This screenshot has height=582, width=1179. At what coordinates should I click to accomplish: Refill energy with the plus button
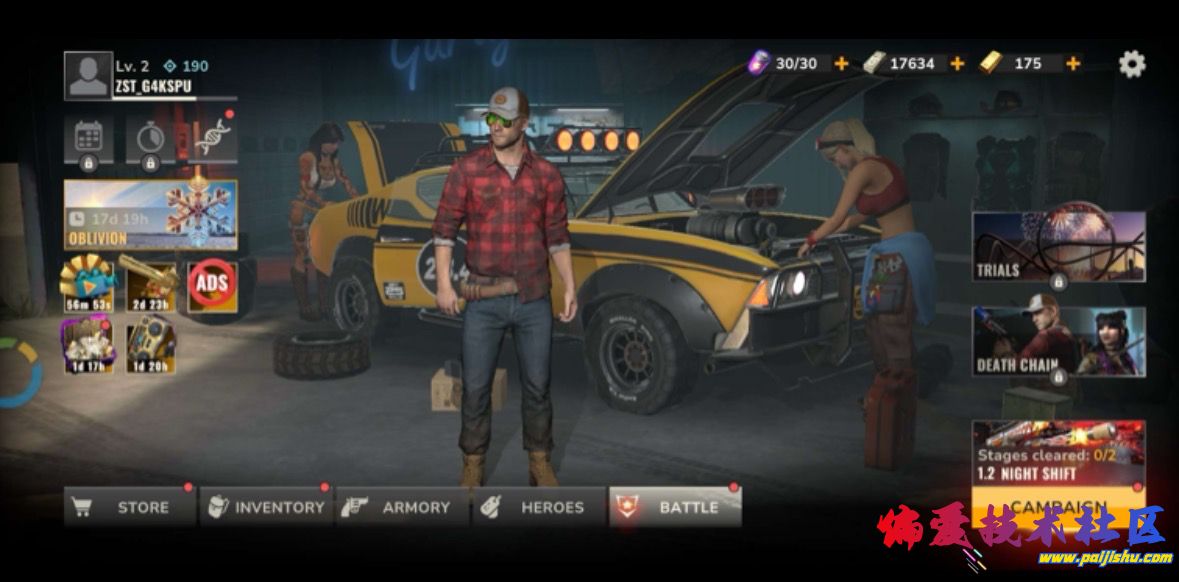pos(841,64)
